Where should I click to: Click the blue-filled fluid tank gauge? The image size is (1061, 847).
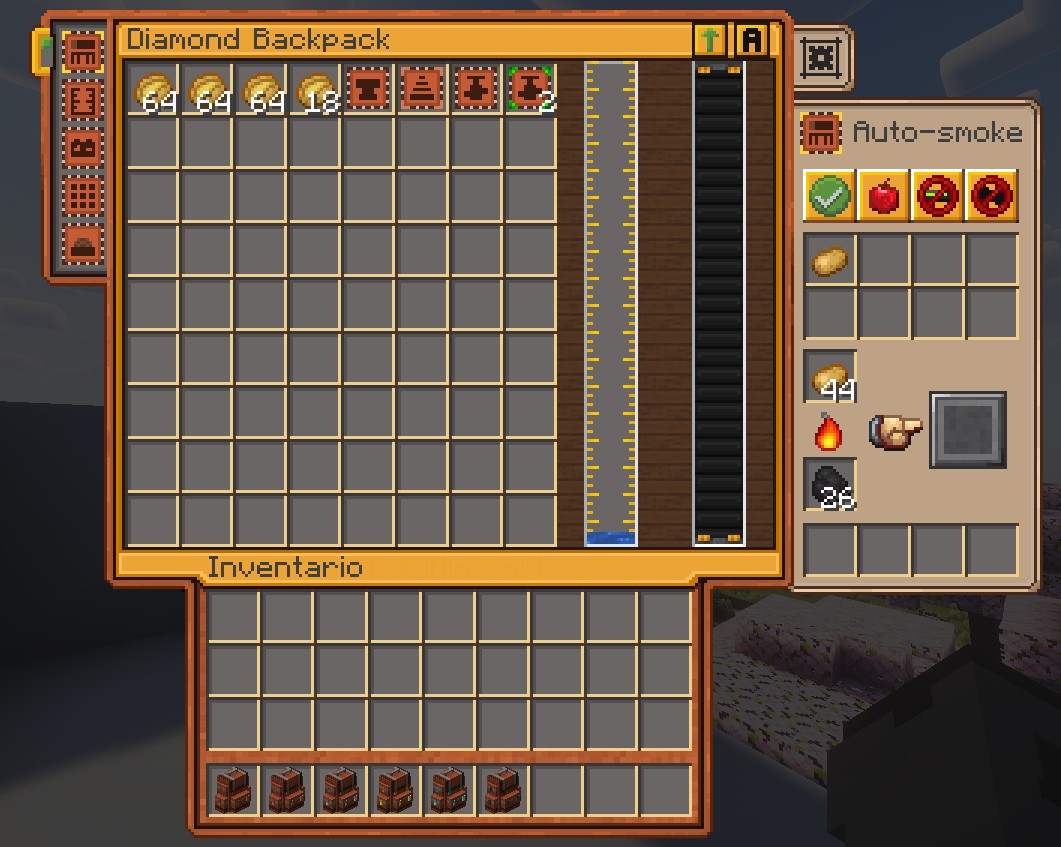(610, 300)
